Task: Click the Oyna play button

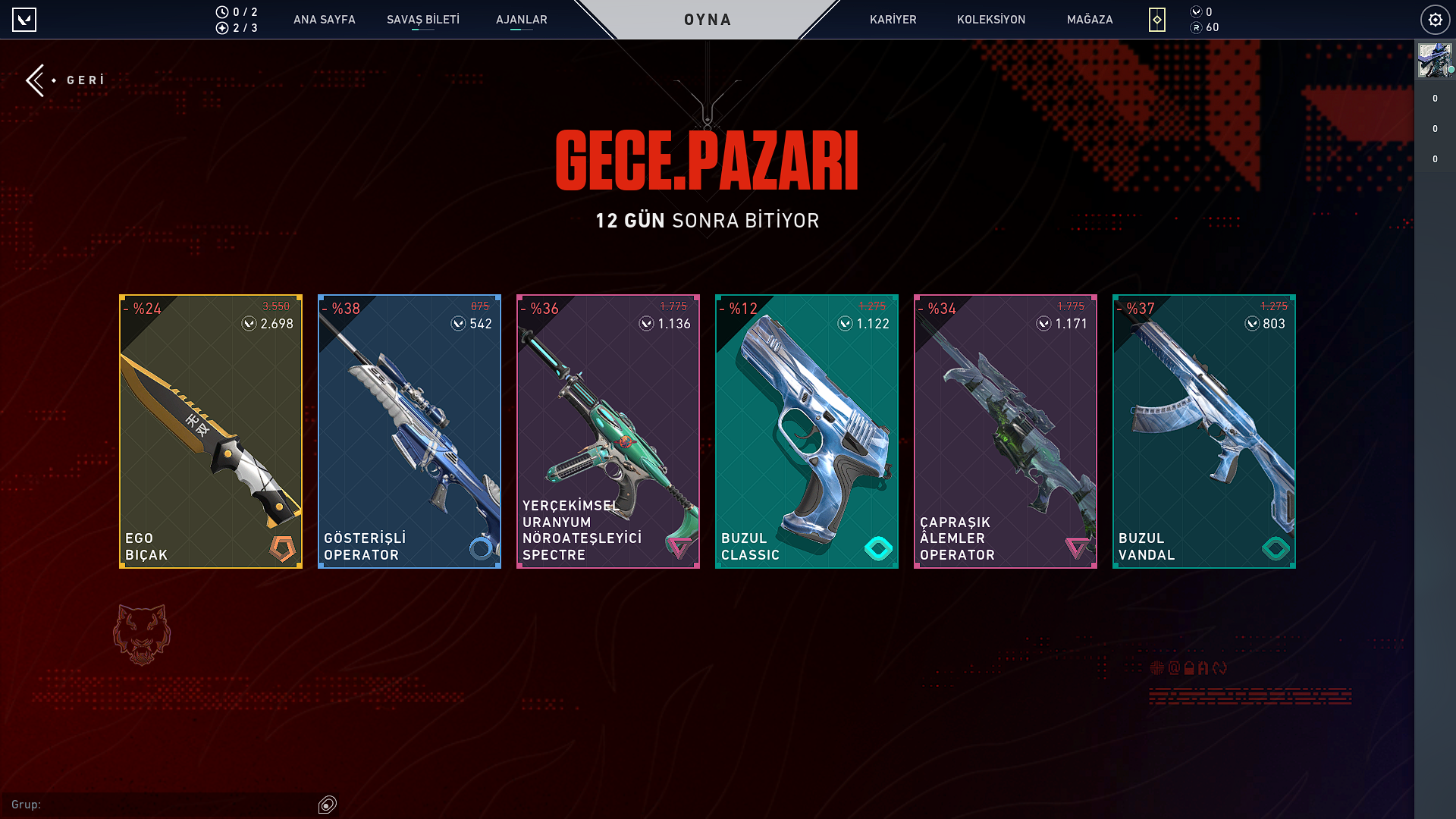Action: tap(708, 20)
